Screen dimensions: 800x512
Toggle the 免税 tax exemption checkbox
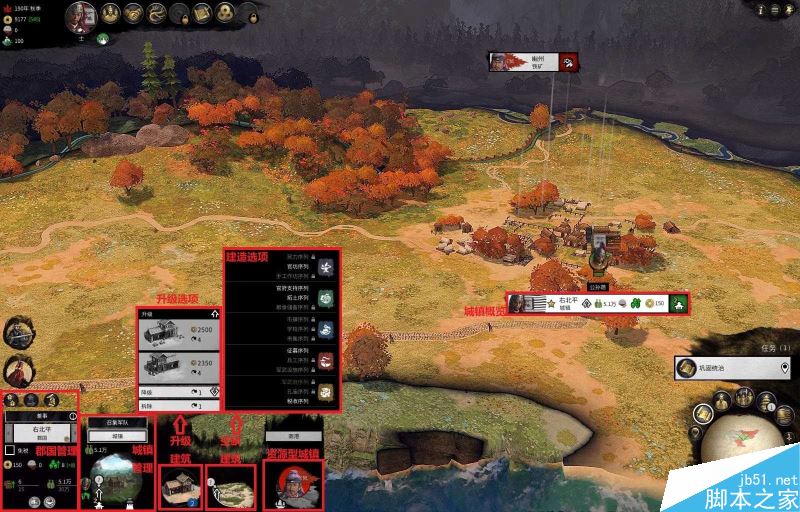(x=10, y=450)
